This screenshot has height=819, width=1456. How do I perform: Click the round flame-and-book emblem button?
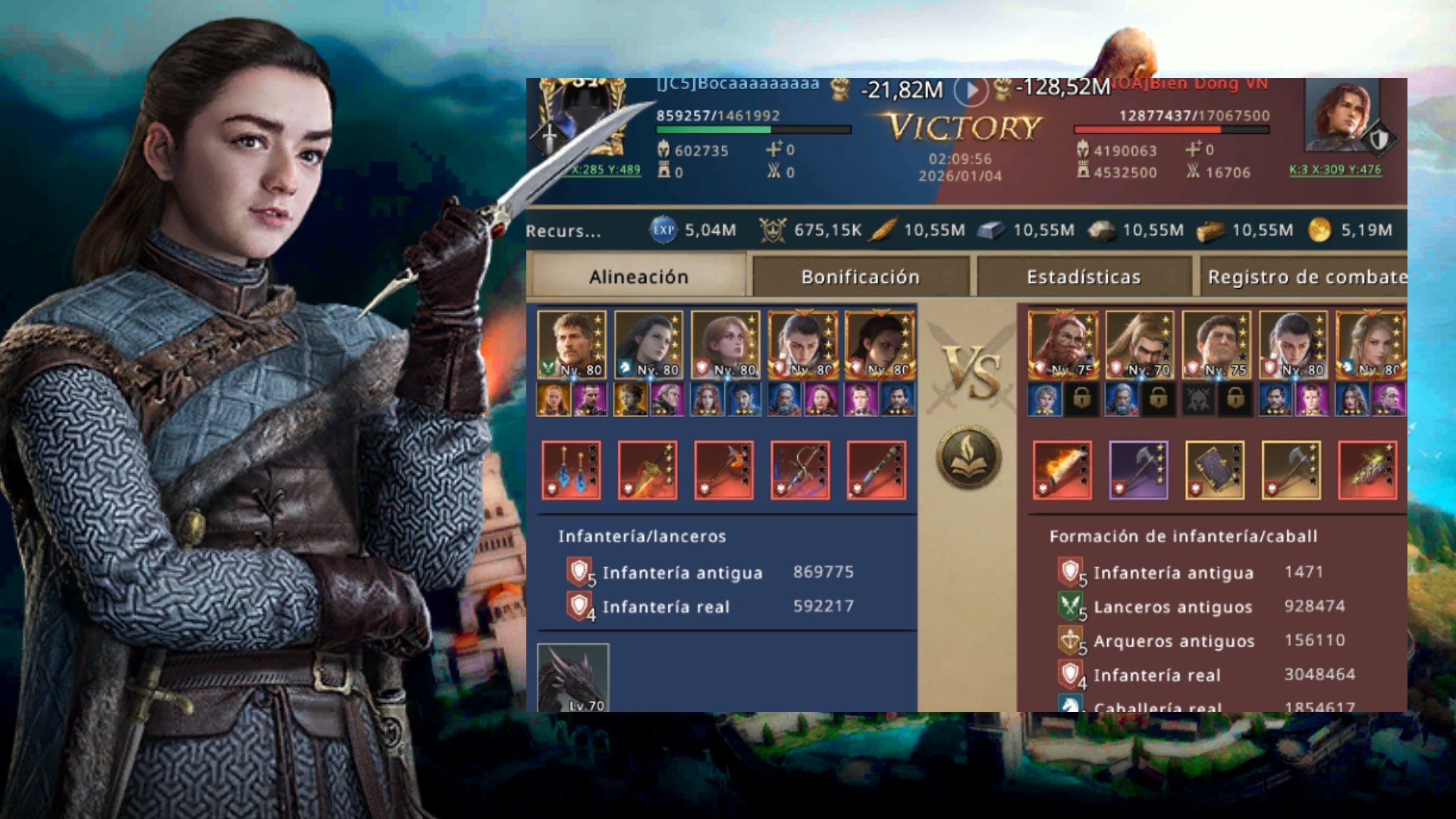[968, 457]
